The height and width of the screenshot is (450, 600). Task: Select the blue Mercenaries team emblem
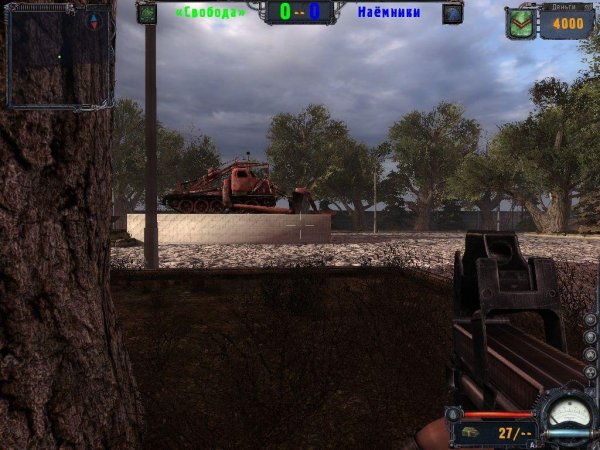(452, 13)
